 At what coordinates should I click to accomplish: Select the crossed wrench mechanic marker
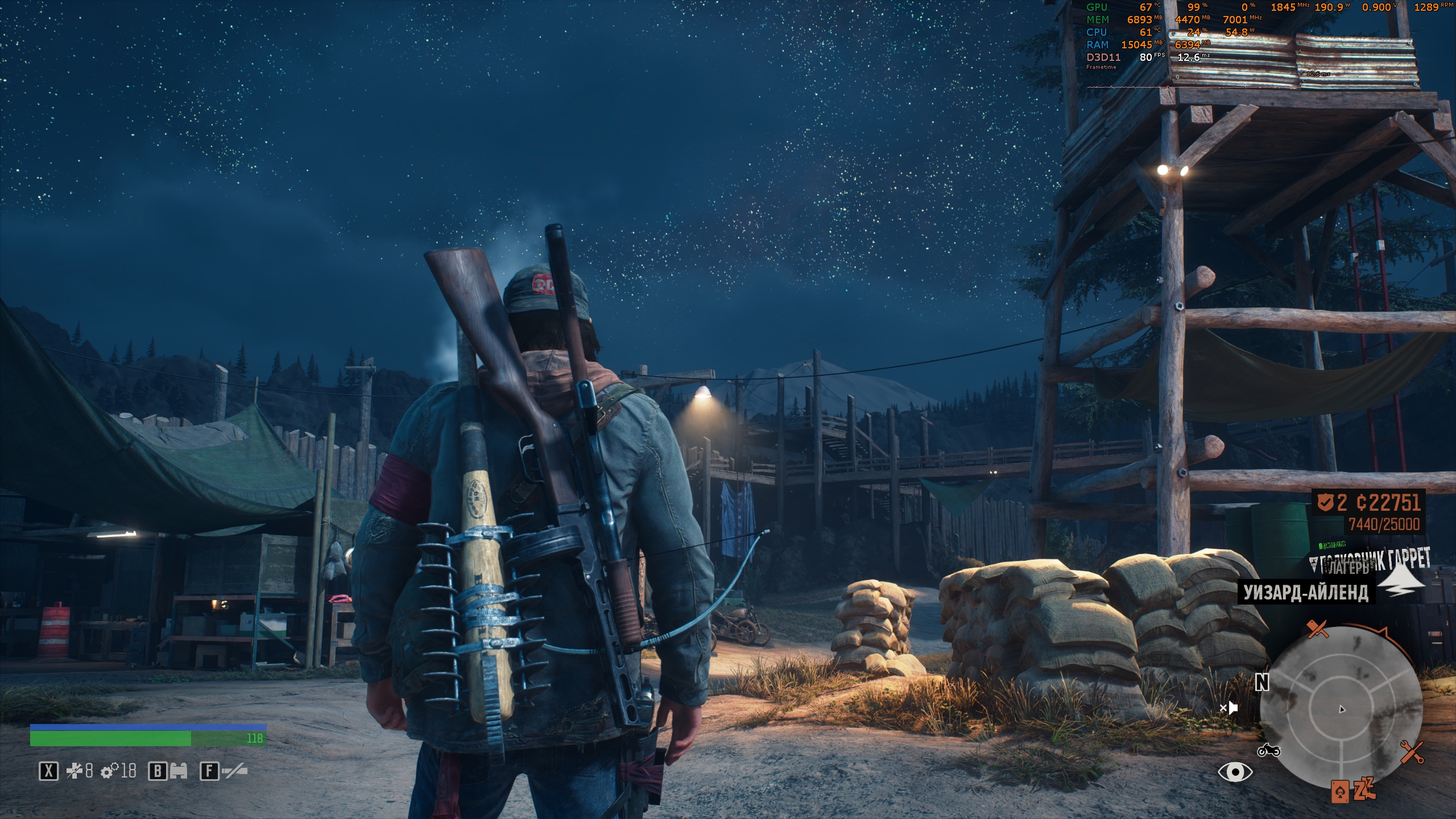(1412, 752)
